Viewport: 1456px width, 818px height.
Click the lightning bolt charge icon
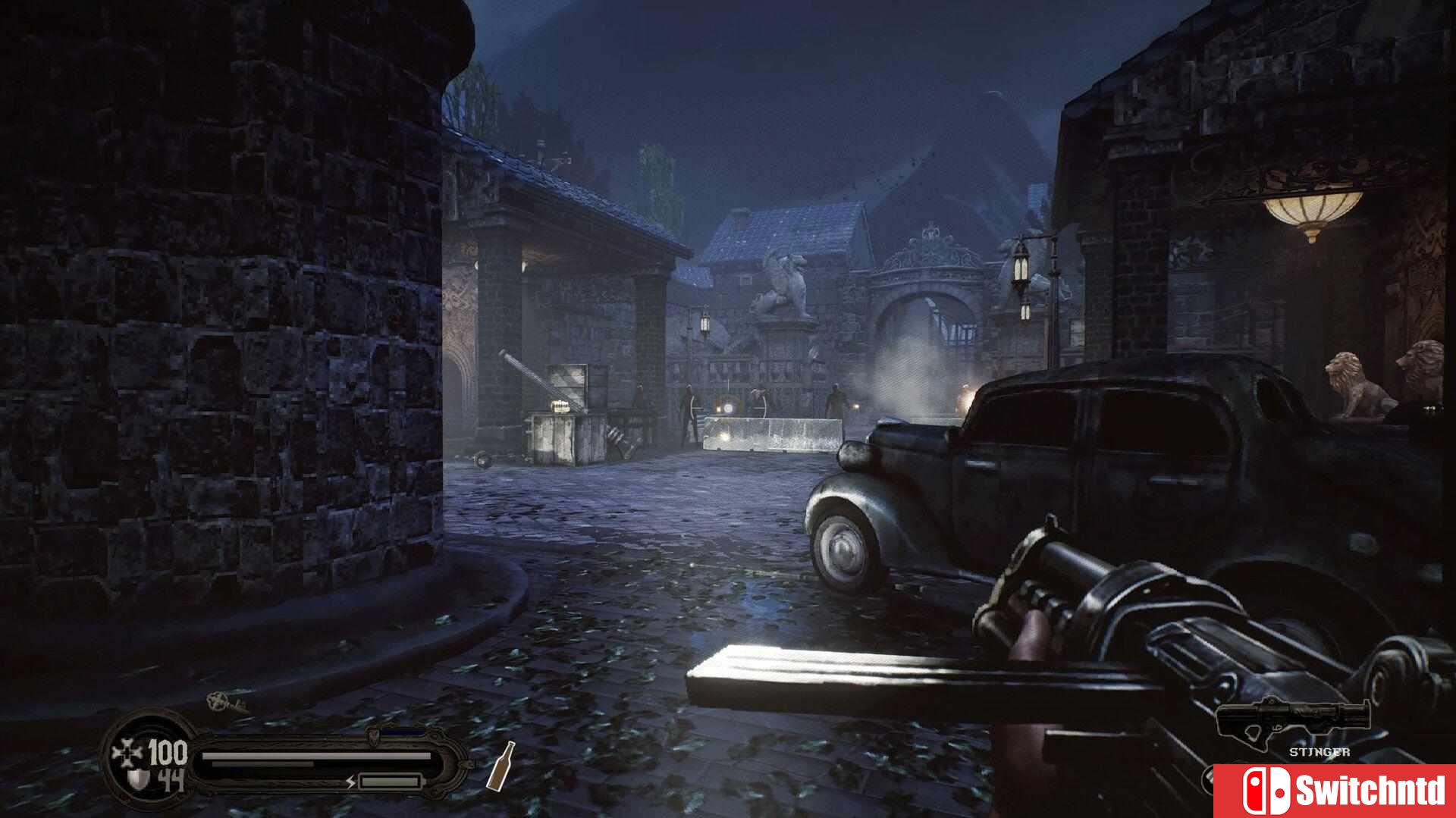tap(351, 782)
